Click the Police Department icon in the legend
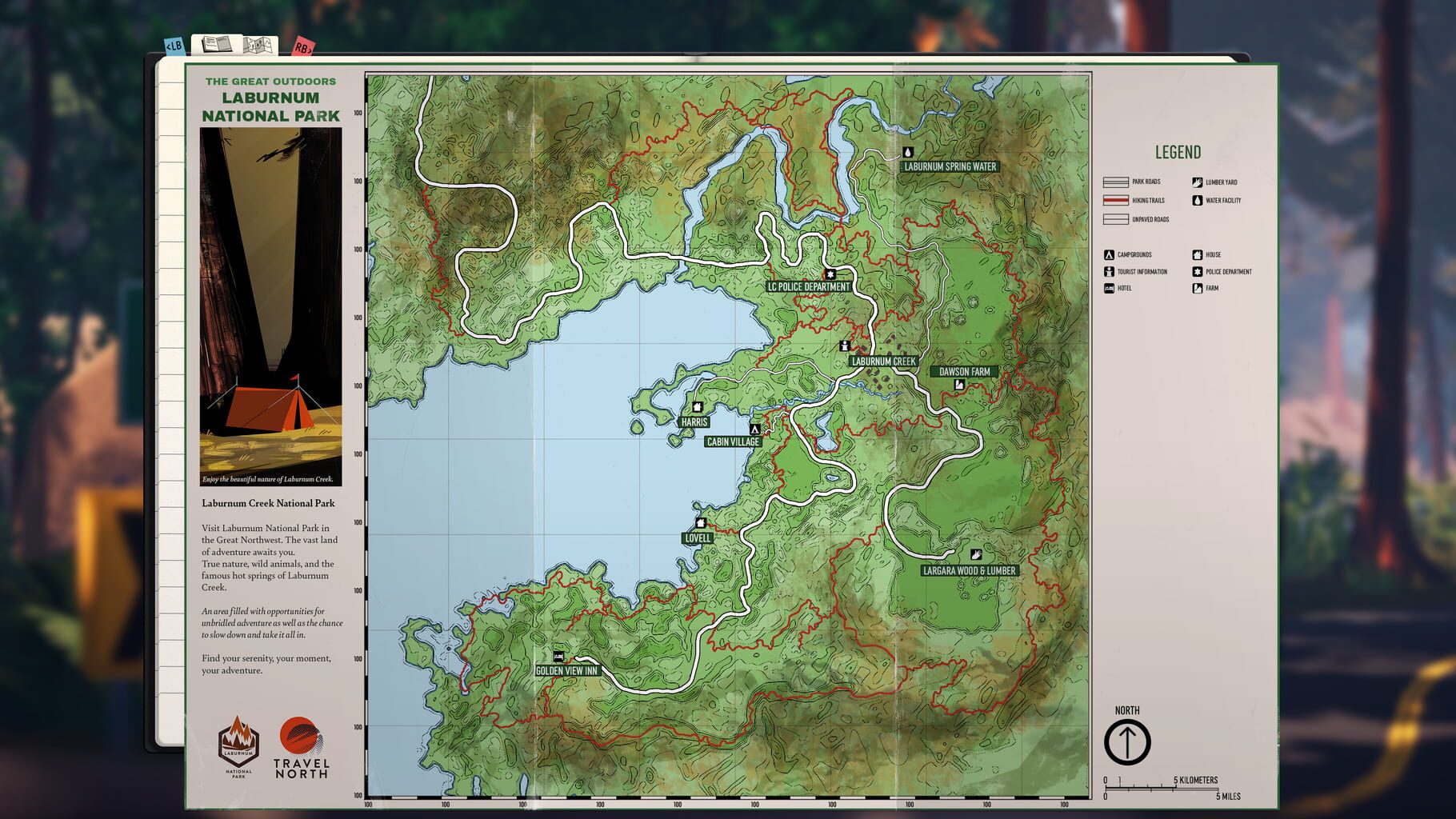1456x819 pixels. tap(1198, 271)
